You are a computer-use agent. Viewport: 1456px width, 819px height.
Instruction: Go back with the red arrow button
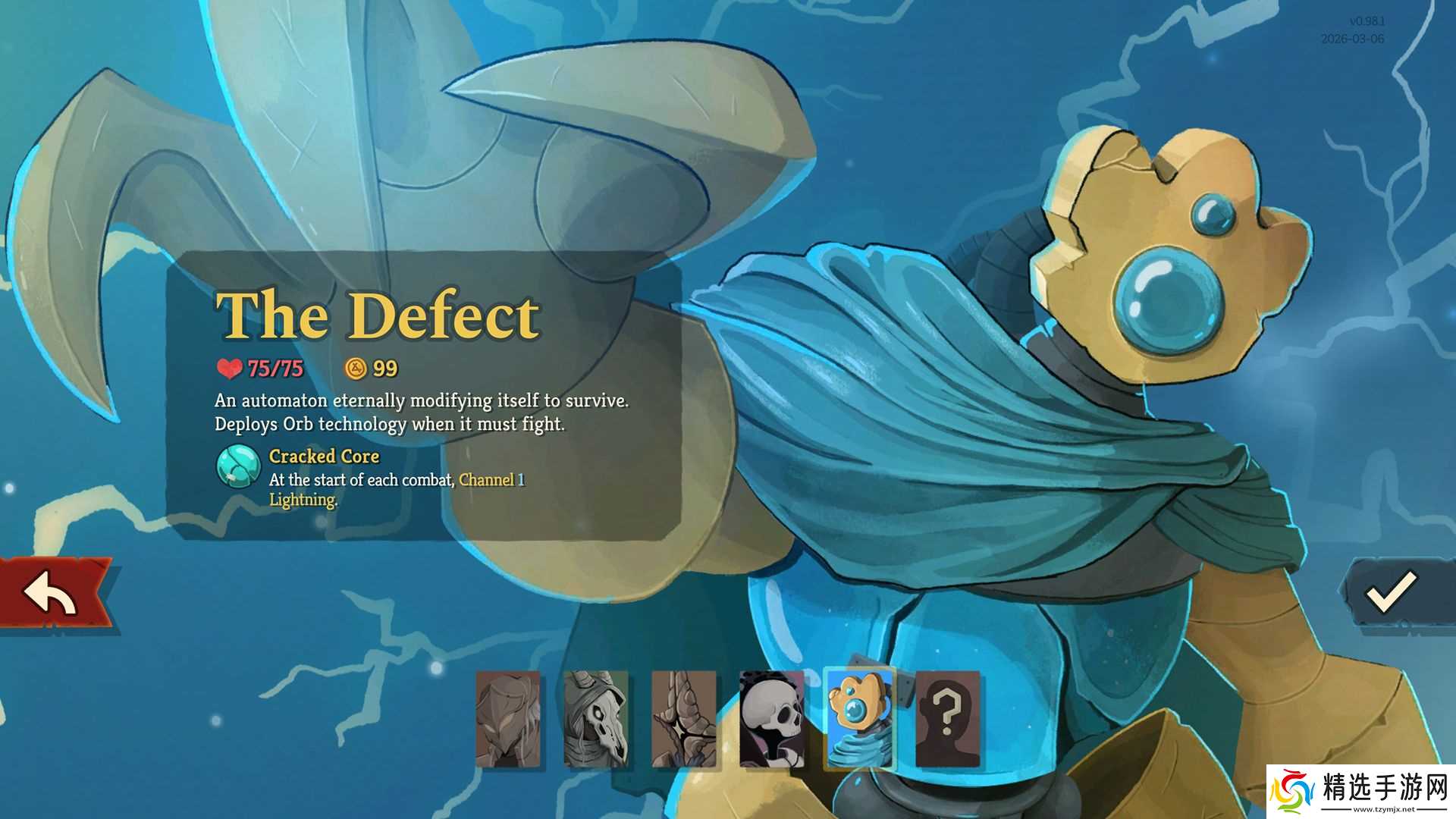53,593
